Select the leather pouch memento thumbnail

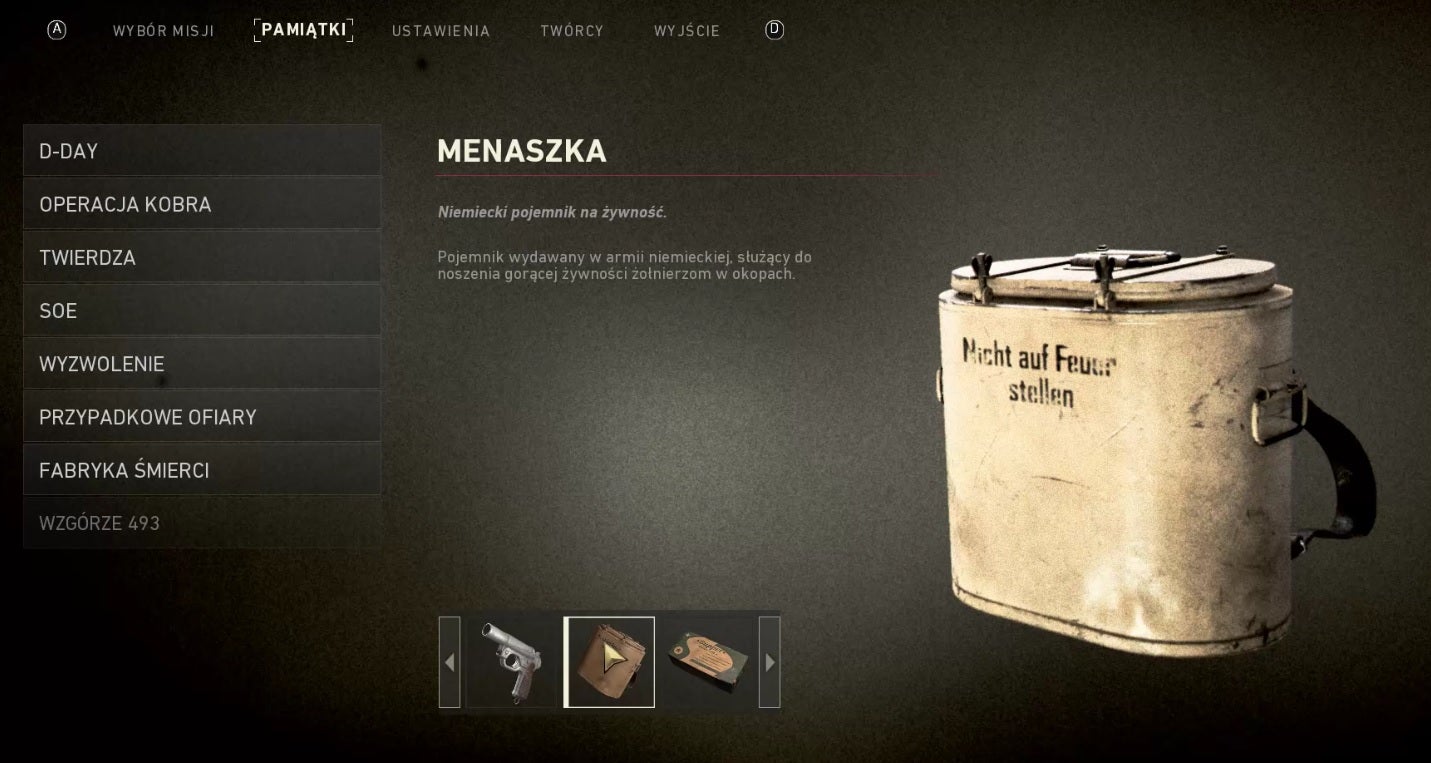click(609, 661)
